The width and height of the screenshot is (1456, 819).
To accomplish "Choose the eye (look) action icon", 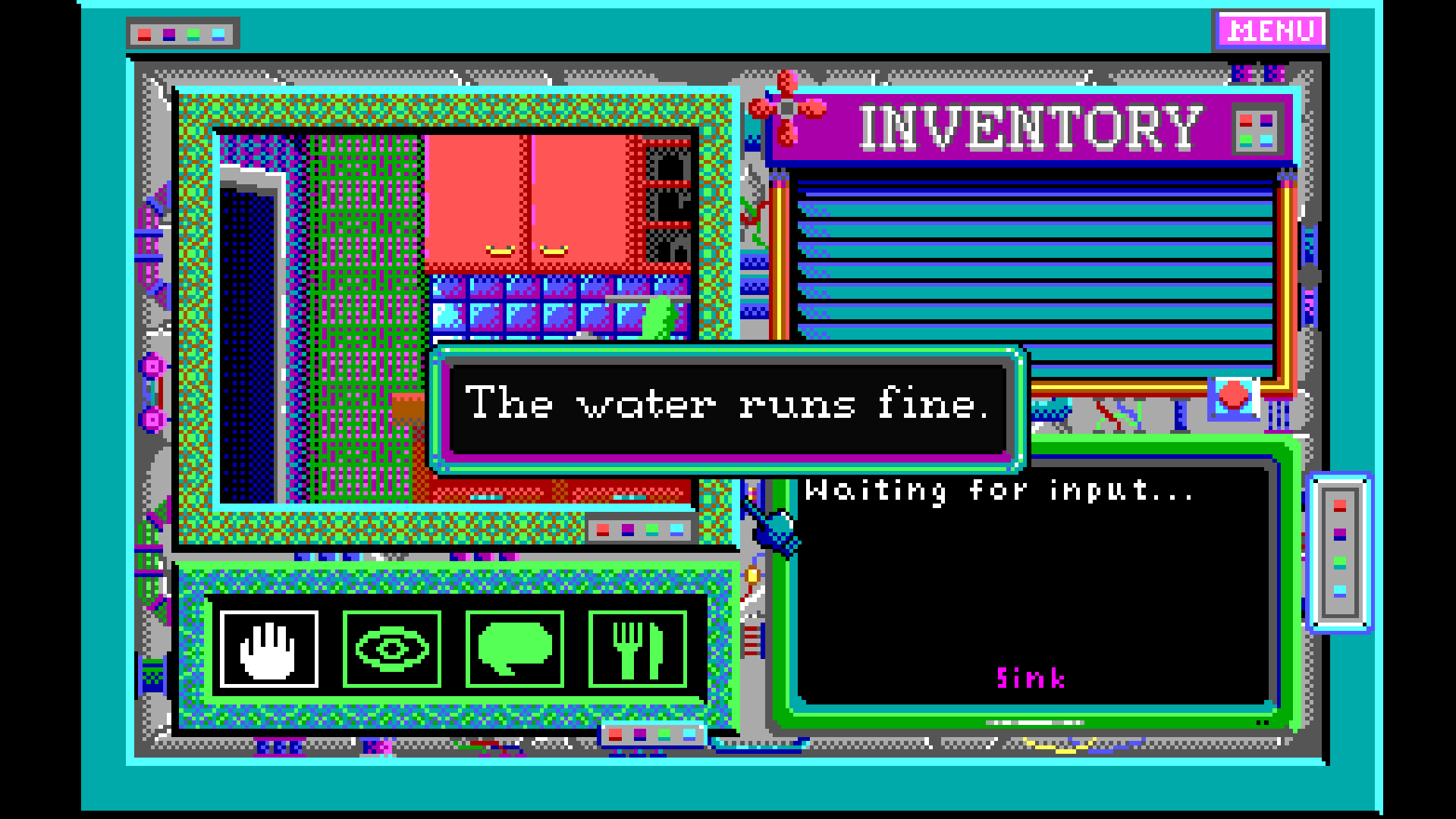I will coord(392,649).
